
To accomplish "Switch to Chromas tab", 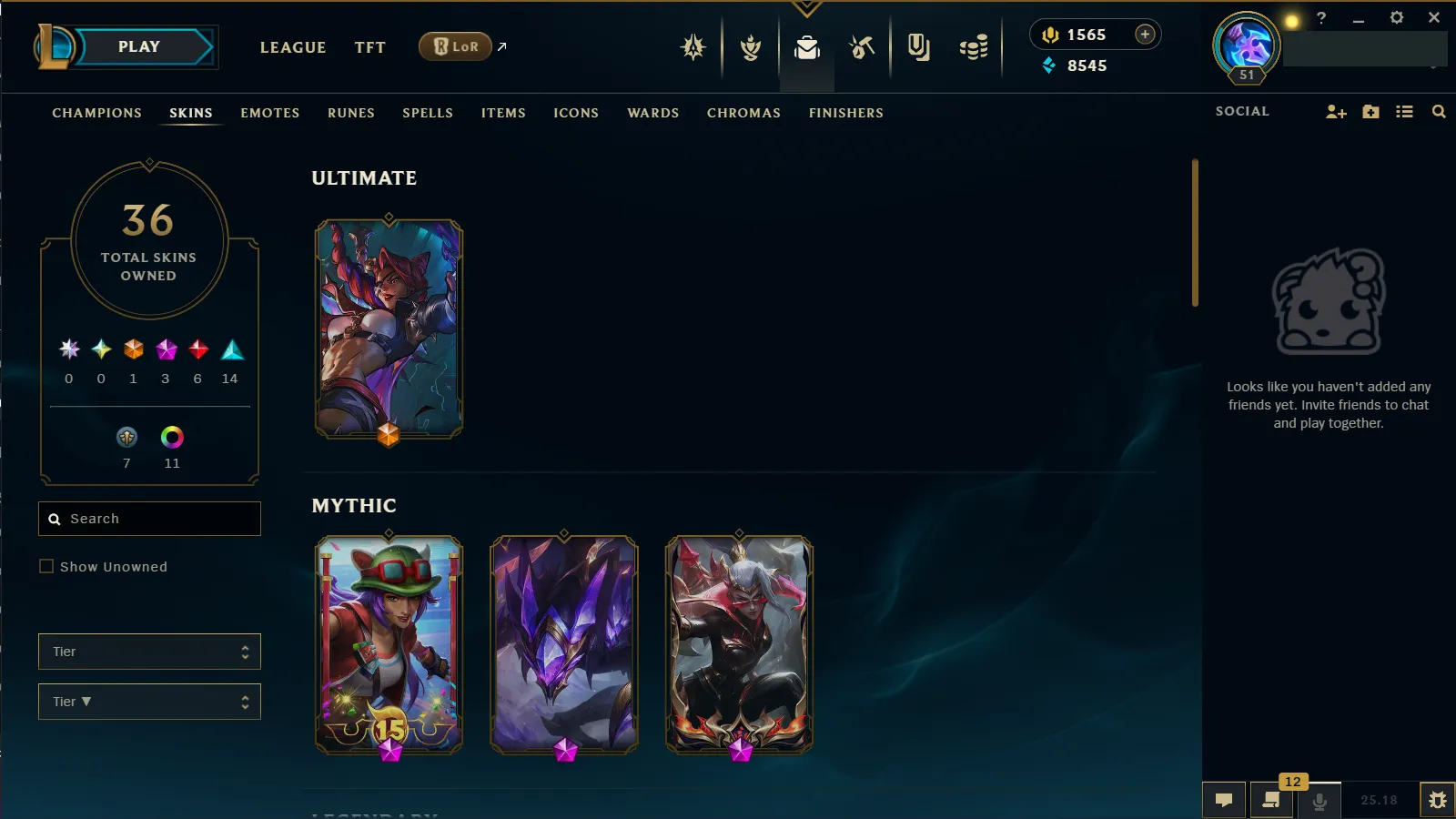I will [x=743, y=113].
